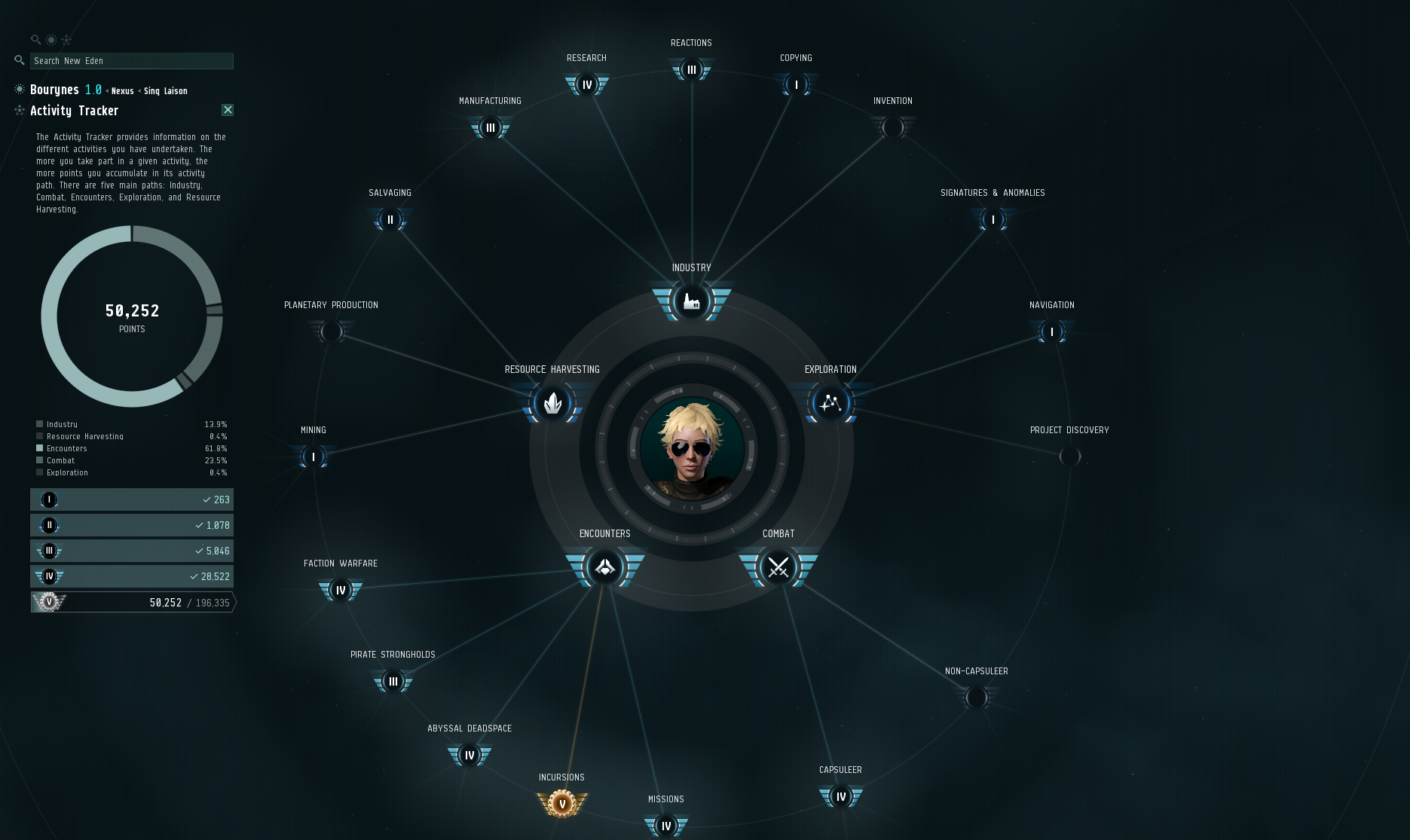This screenshot has width=1410, height=840.
Task: Switch to the solar system view tab
Action: point(50,39)
